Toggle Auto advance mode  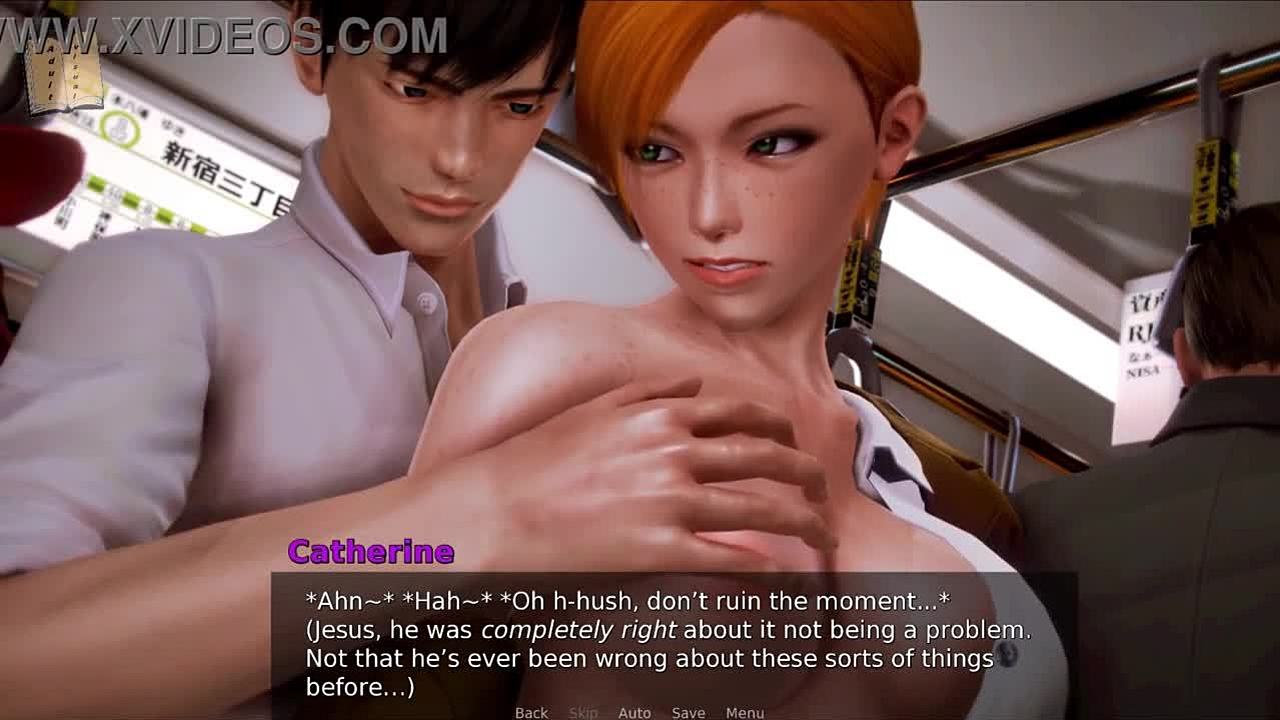634,712
